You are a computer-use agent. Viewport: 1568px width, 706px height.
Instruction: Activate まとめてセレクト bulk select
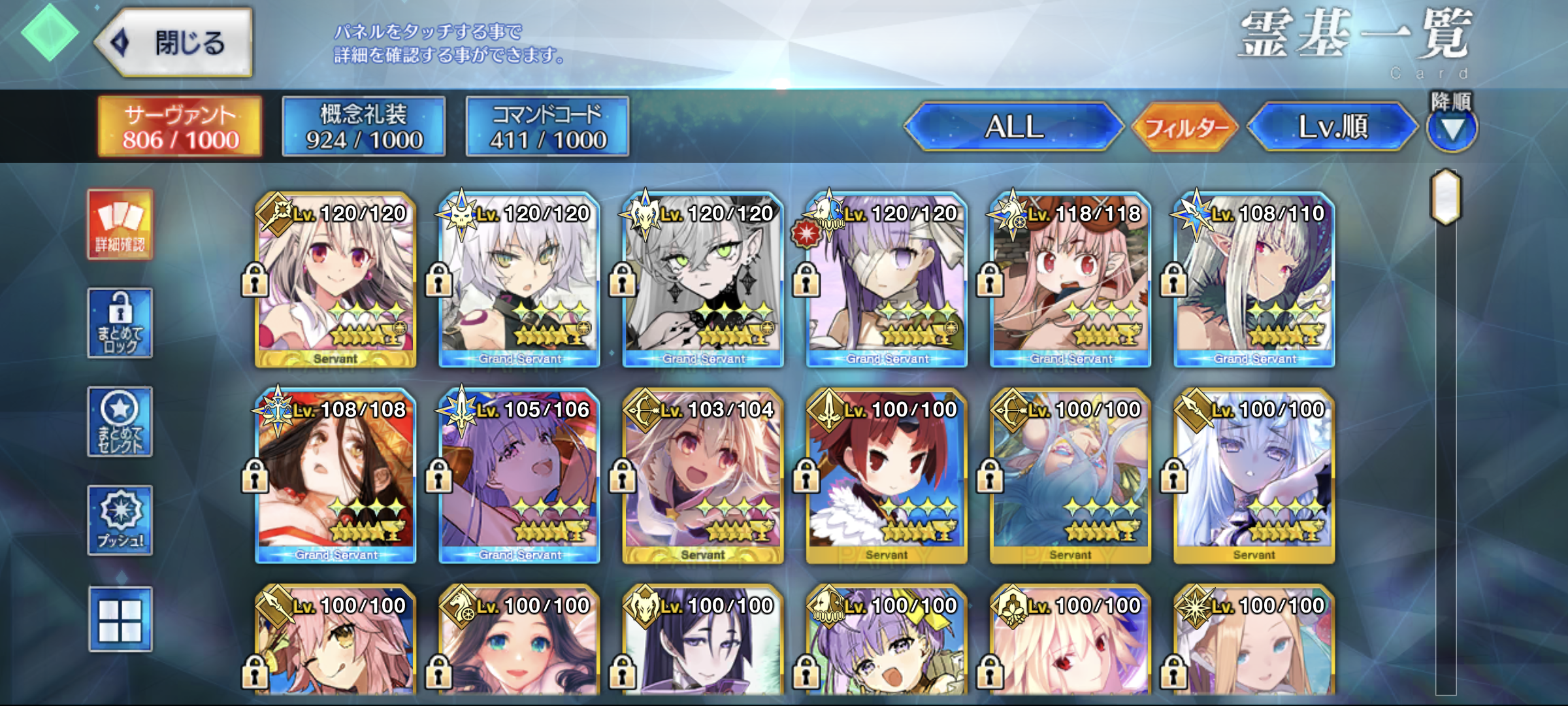(120, 422)
